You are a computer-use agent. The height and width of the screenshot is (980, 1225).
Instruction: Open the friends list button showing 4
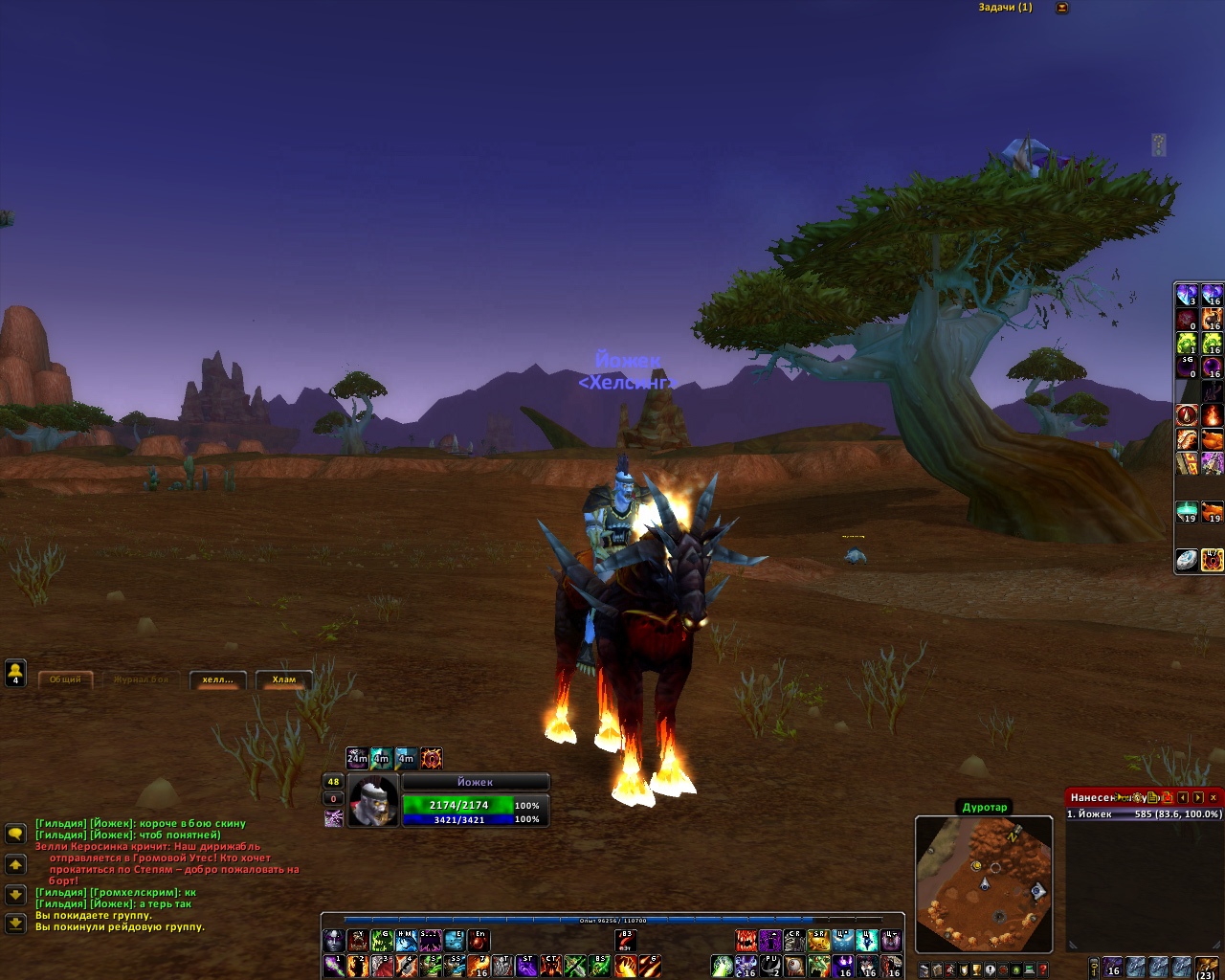click(x=15, y=673)
